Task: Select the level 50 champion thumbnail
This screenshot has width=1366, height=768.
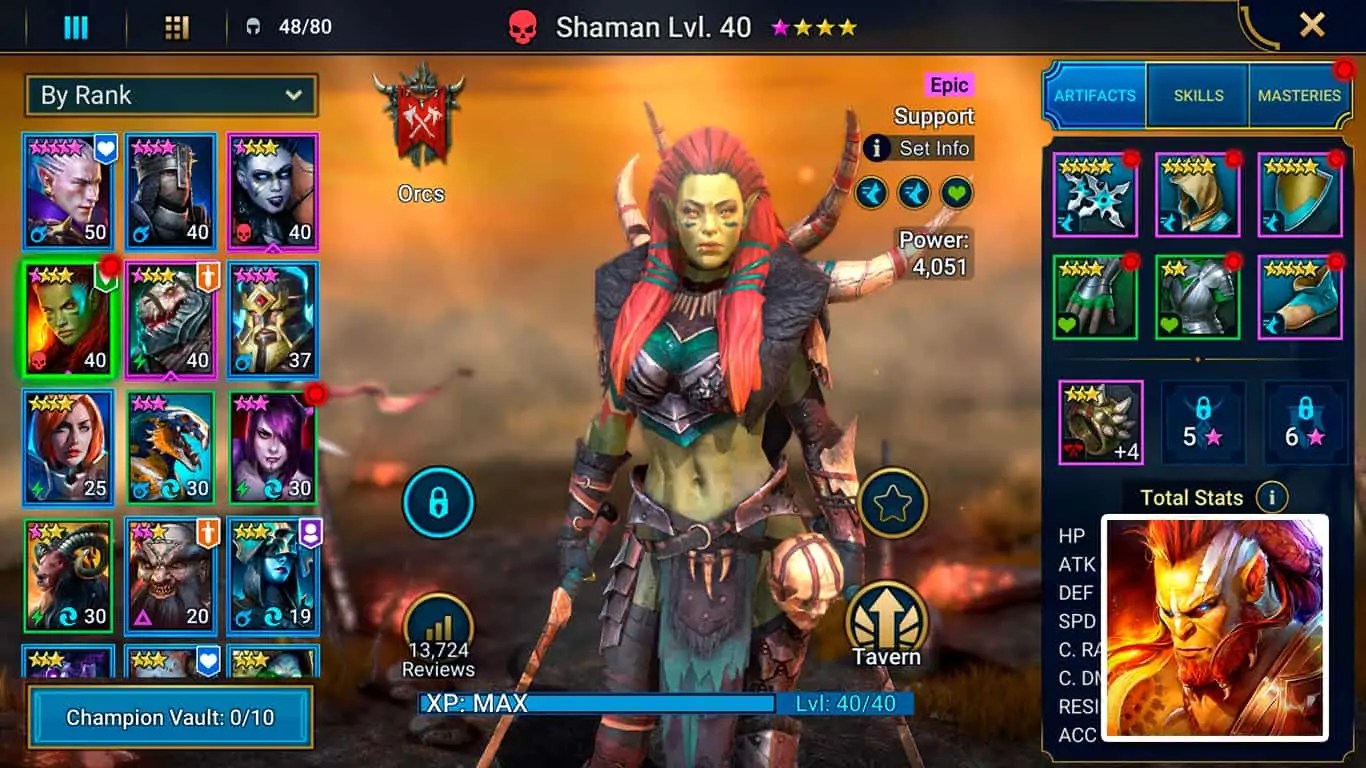Action: (x=66, y=192)
